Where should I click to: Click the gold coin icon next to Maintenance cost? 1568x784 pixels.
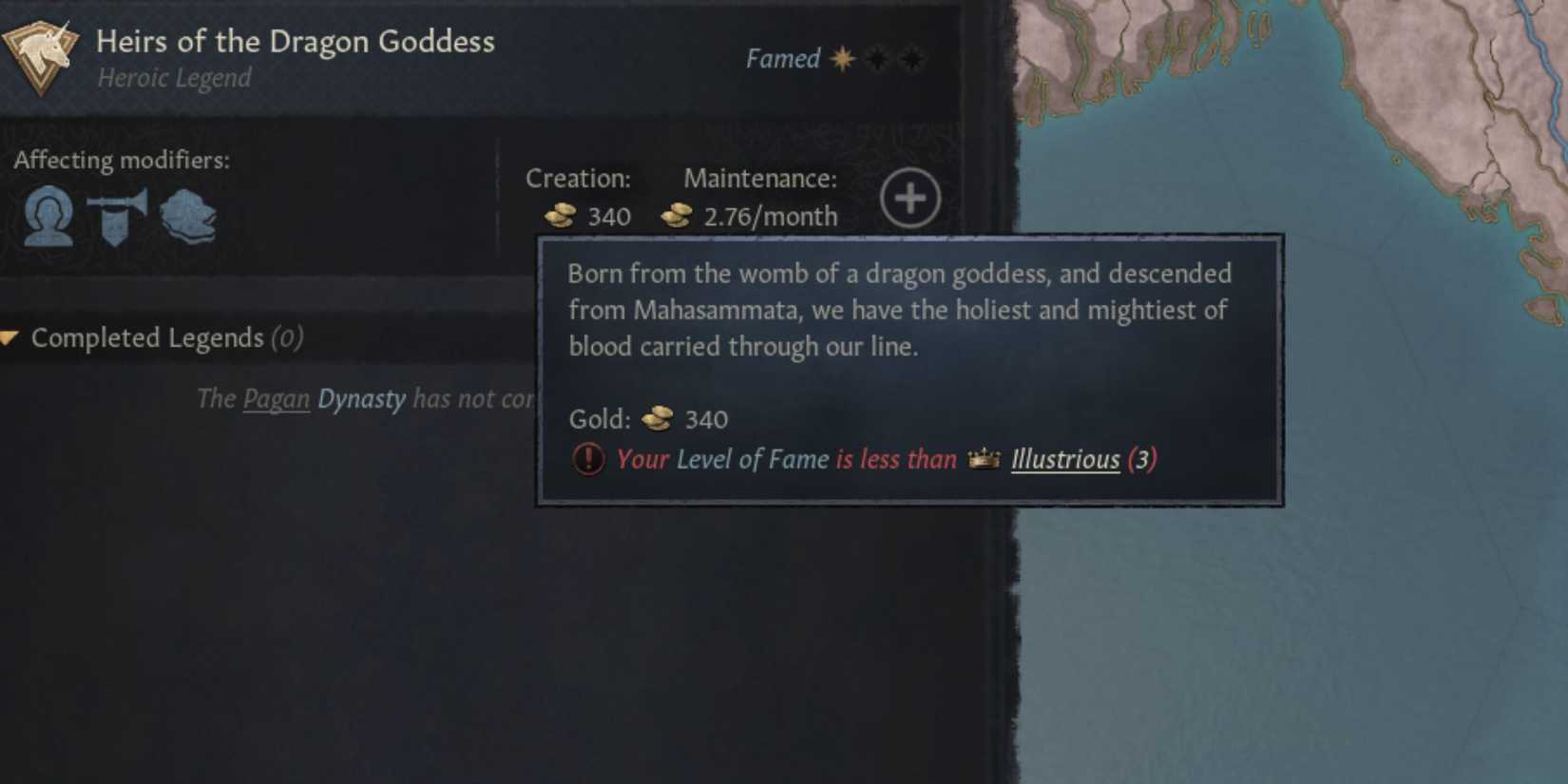[x=676, y=216]
